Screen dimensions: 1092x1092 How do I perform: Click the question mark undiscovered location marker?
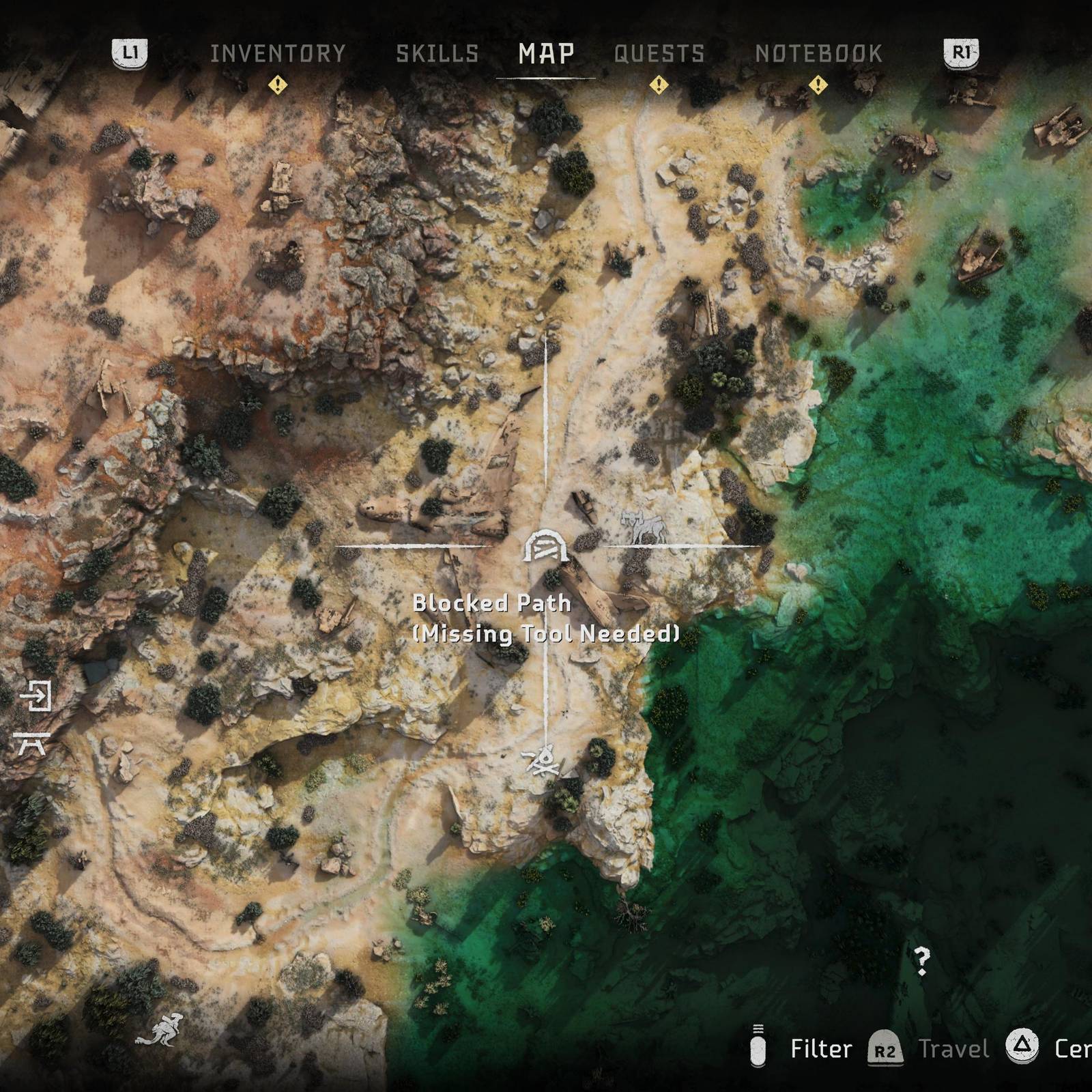(x=921, y=961)
